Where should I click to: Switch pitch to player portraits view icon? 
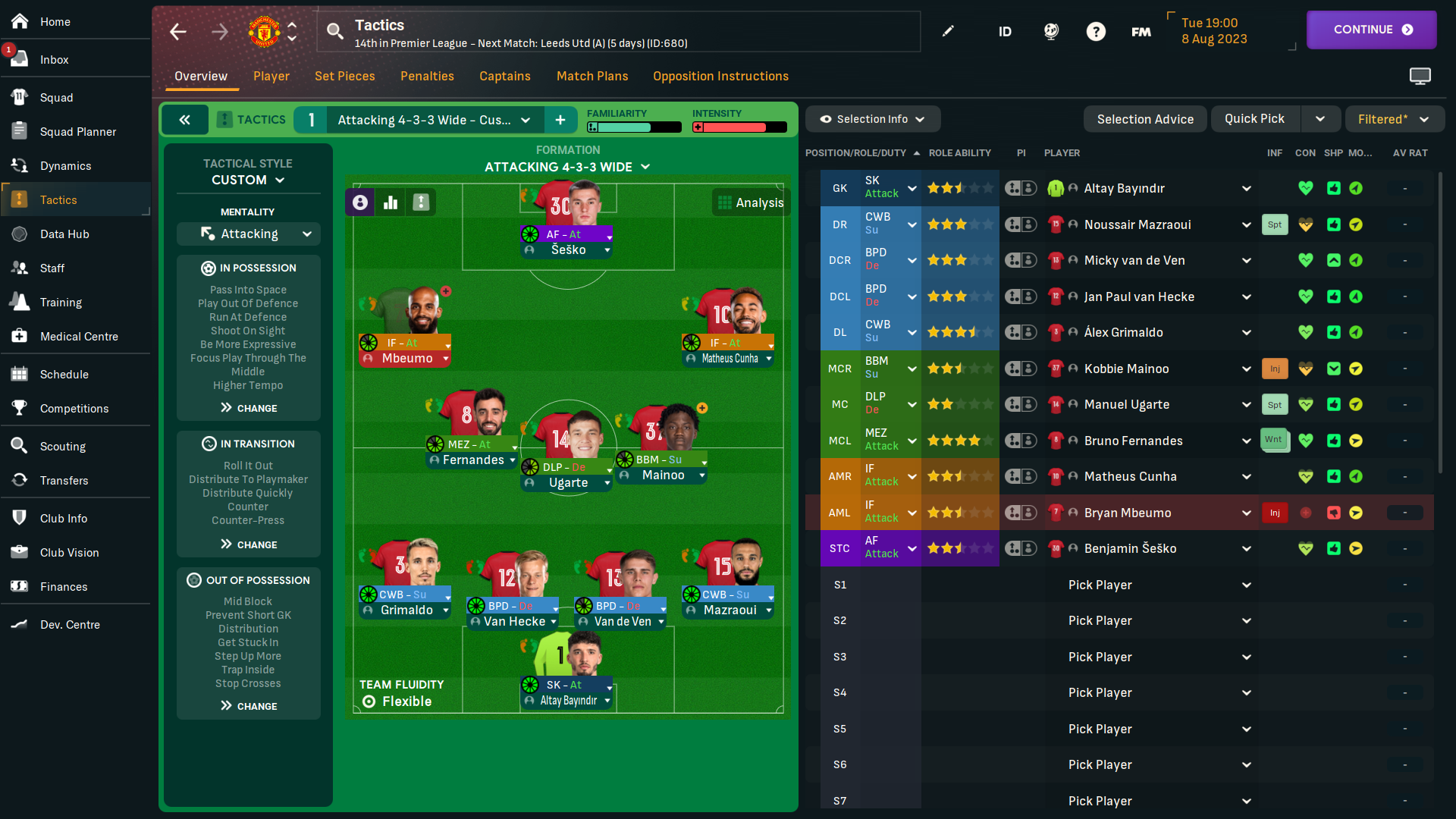click(x=359, y=202)
